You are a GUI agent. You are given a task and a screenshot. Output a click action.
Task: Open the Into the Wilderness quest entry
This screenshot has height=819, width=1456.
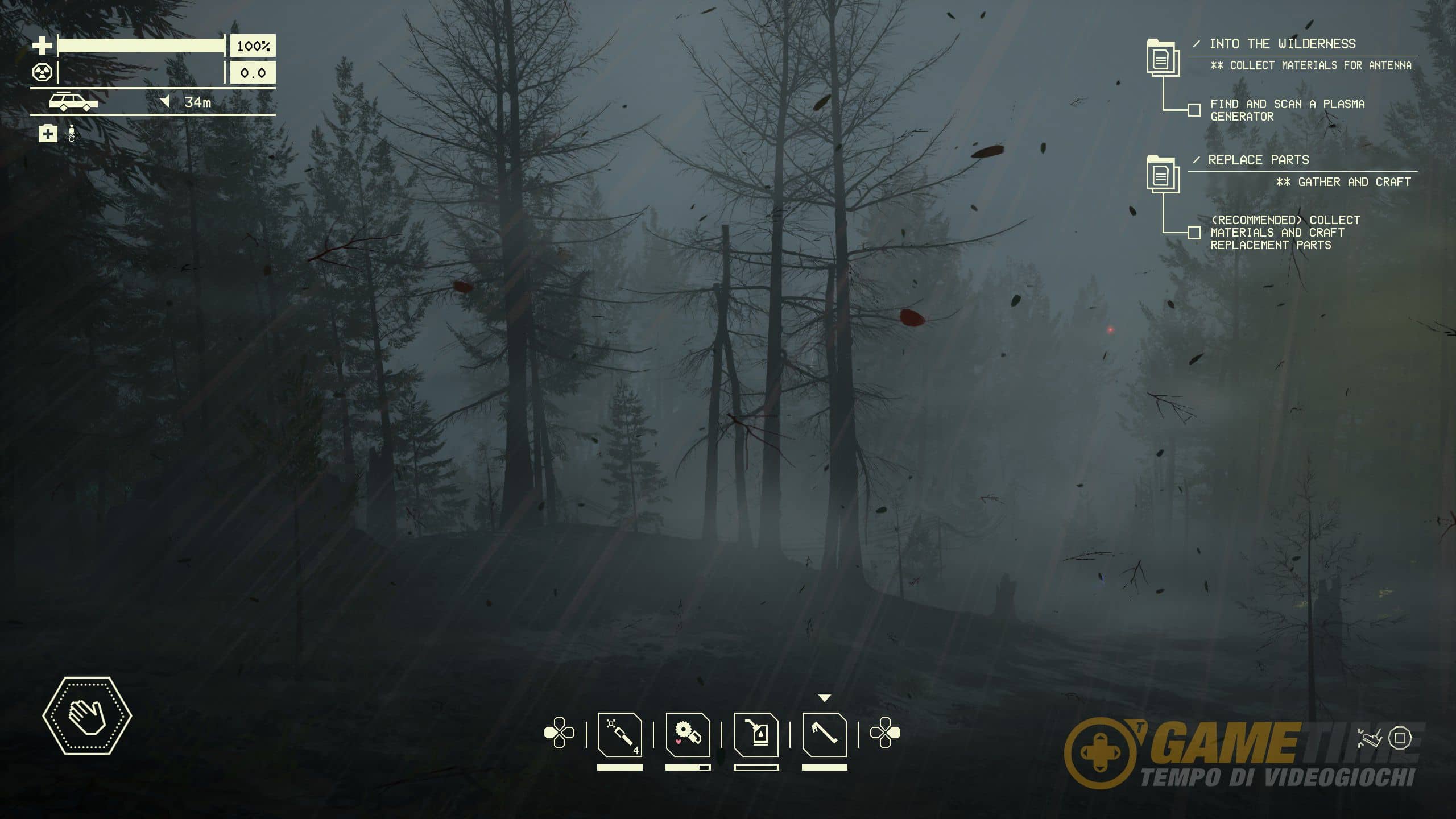pos(1282,44)
